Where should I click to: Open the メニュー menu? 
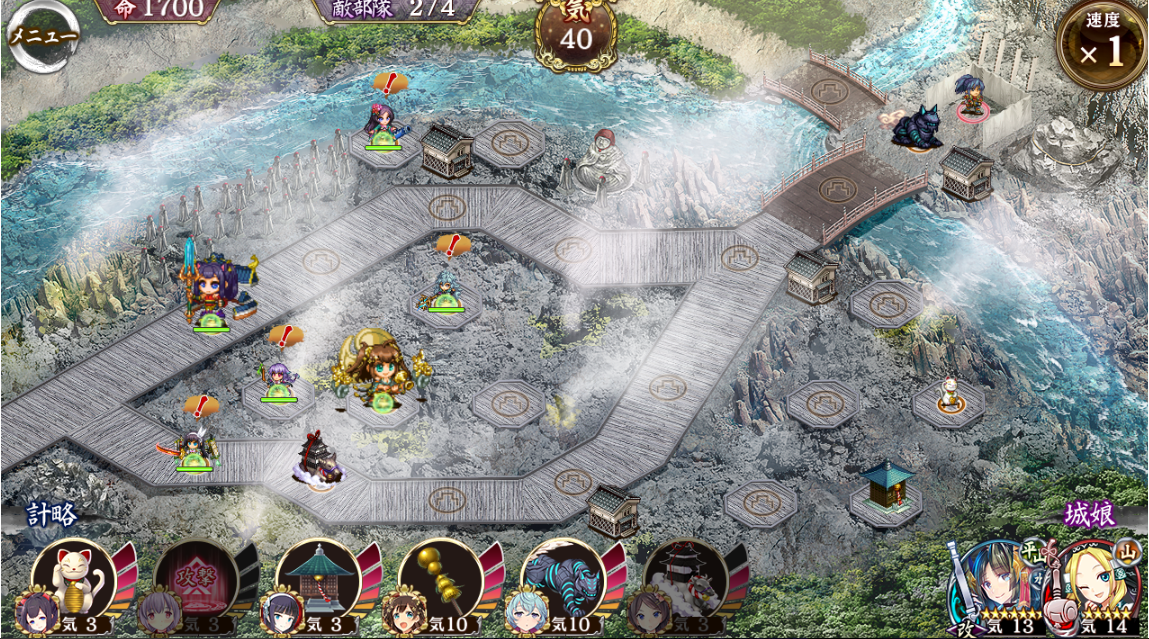(x=42, y=36)
